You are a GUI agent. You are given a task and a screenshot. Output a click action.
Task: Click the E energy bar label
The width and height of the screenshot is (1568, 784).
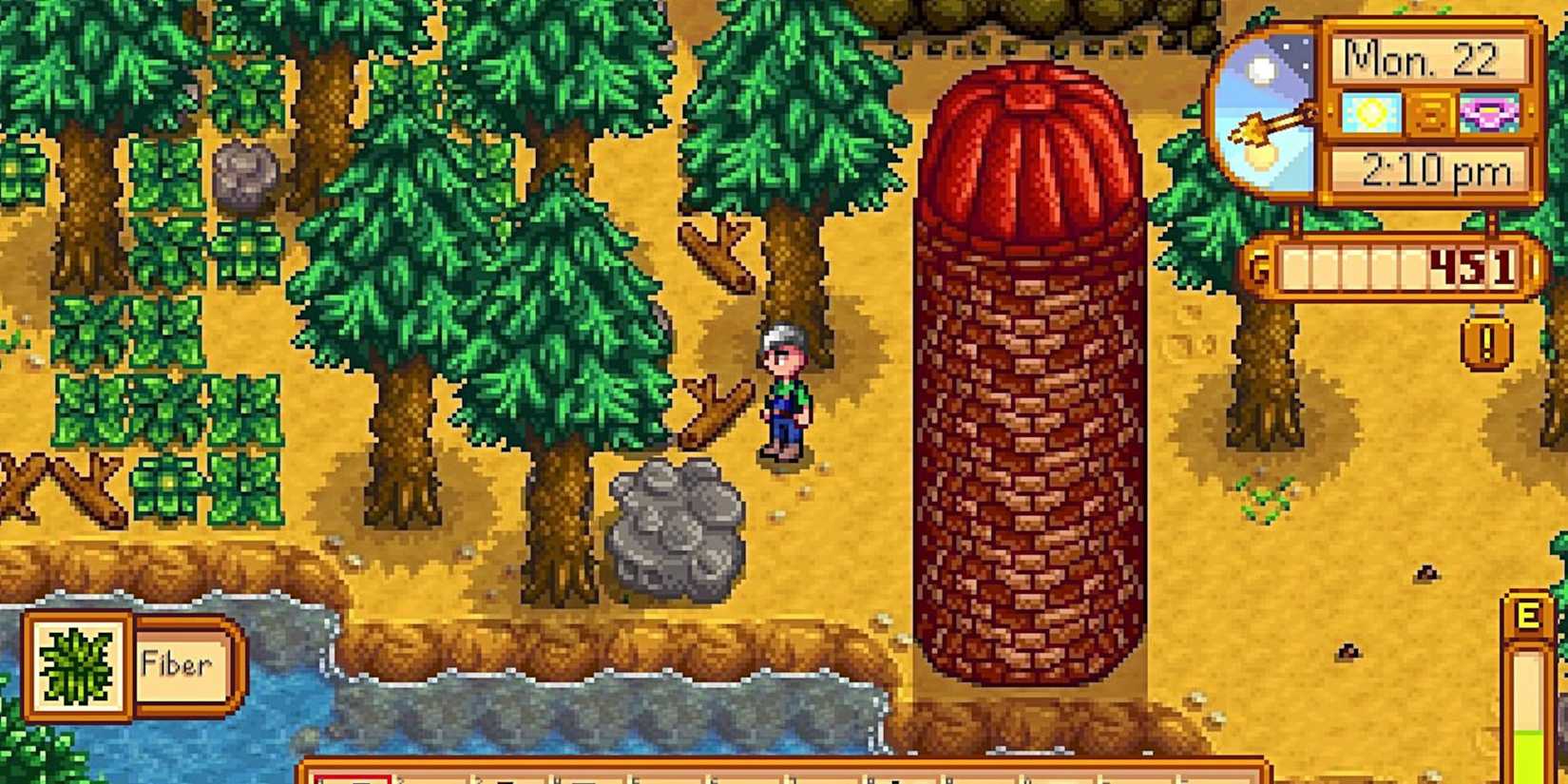[x=1530, y=616]
